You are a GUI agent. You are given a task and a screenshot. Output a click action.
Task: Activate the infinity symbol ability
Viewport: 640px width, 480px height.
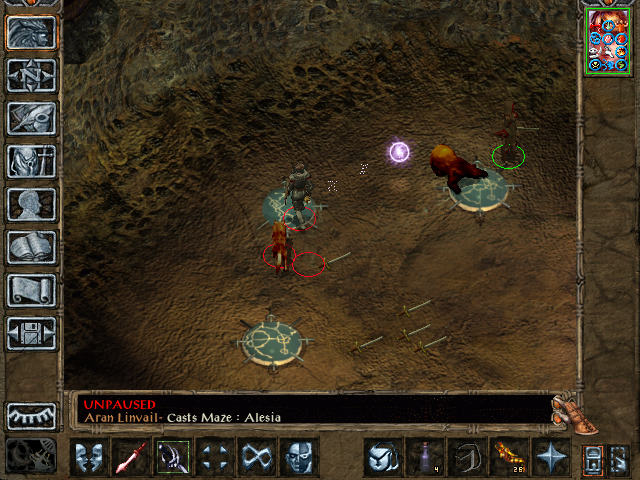coord(257,458)
